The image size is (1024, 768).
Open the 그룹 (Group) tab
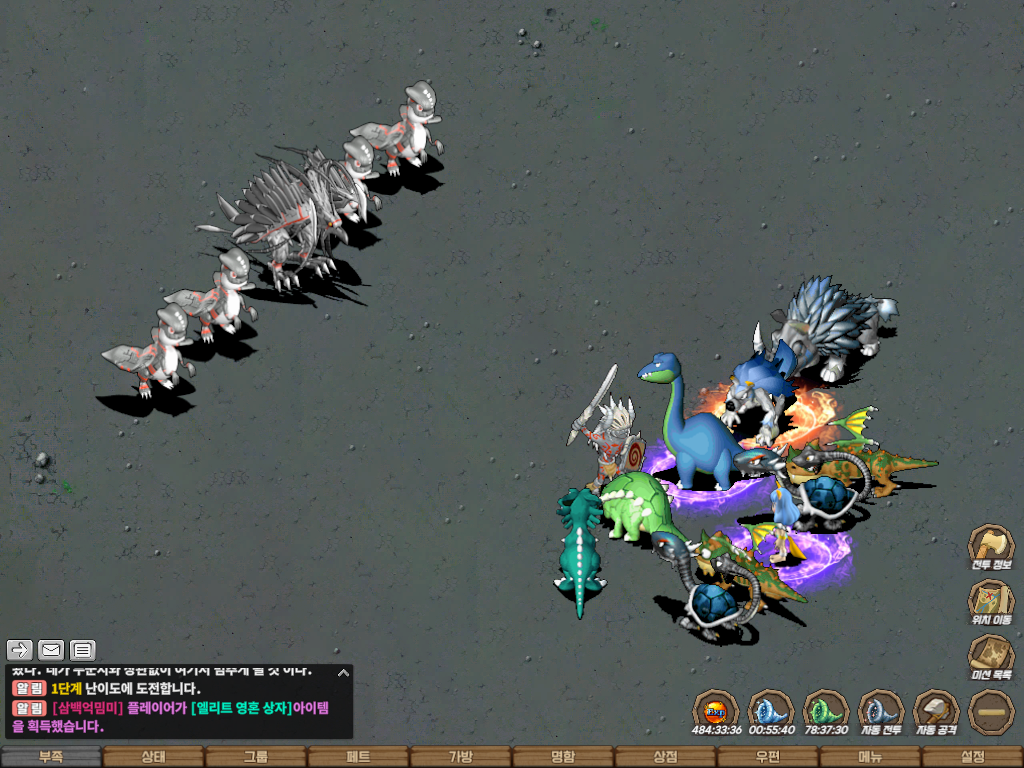(x=256, y=757)
